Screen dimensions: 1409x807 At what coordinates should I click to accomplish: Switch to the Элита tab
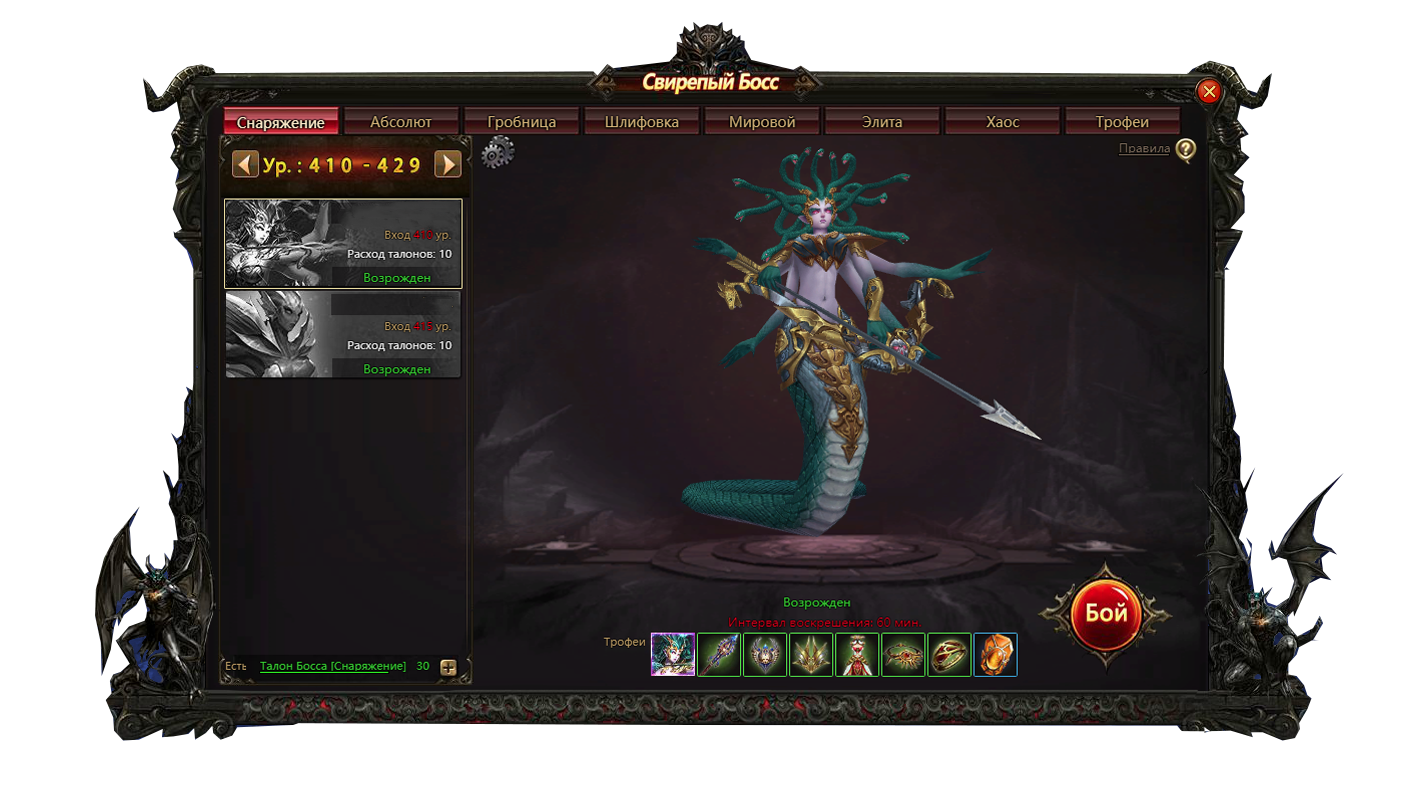[x=882, y=122]
